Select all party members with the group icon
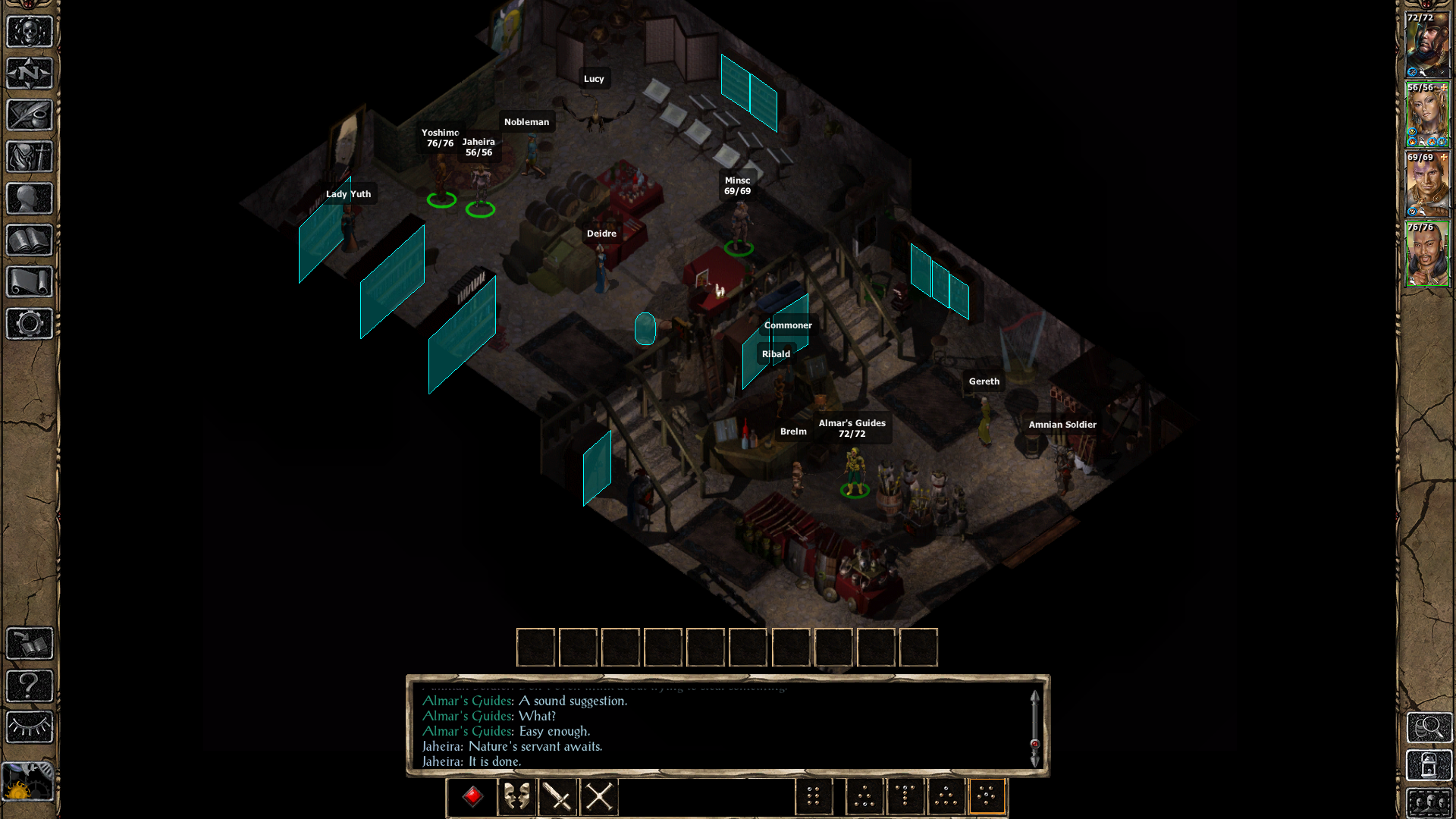This screenshot has width=1456, height=819. pos(1429,804)
